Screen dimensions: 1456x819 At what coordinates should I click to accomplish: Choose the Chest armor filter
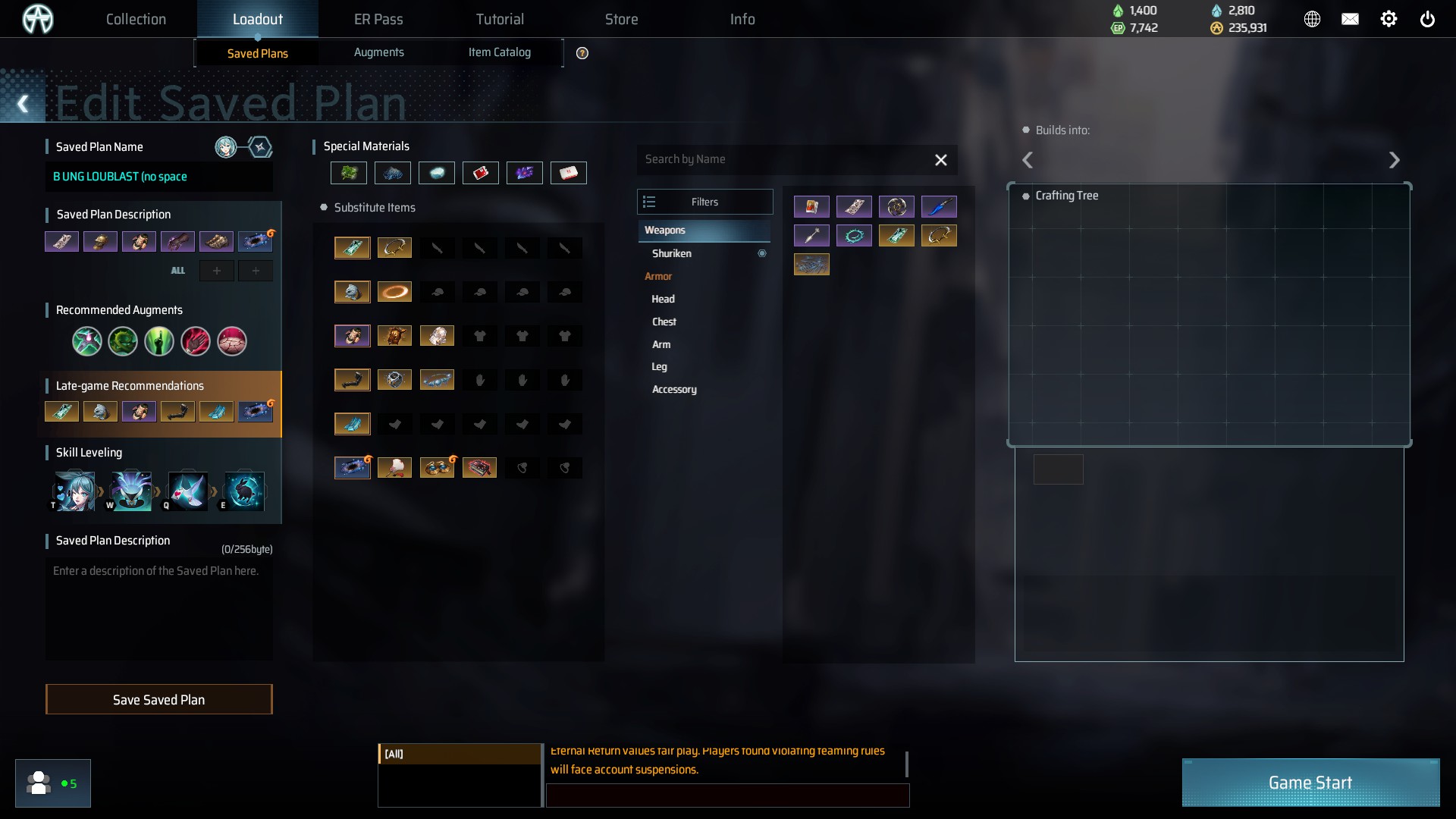pos(664,322)
